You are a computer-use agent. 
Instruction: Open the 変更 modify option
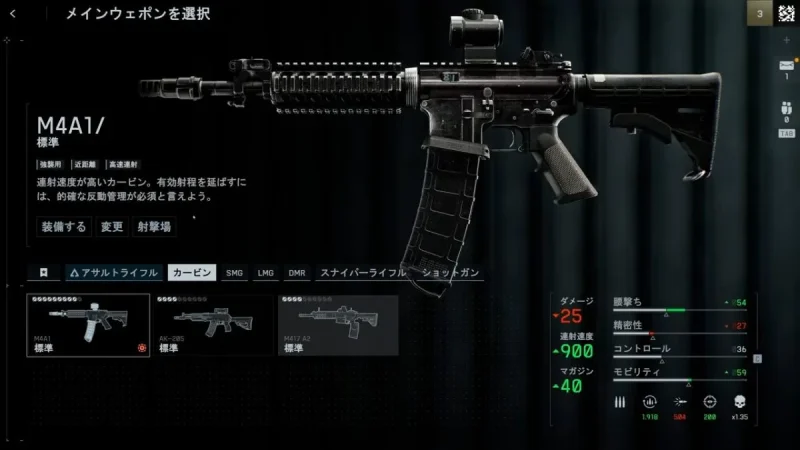[111, 226]
